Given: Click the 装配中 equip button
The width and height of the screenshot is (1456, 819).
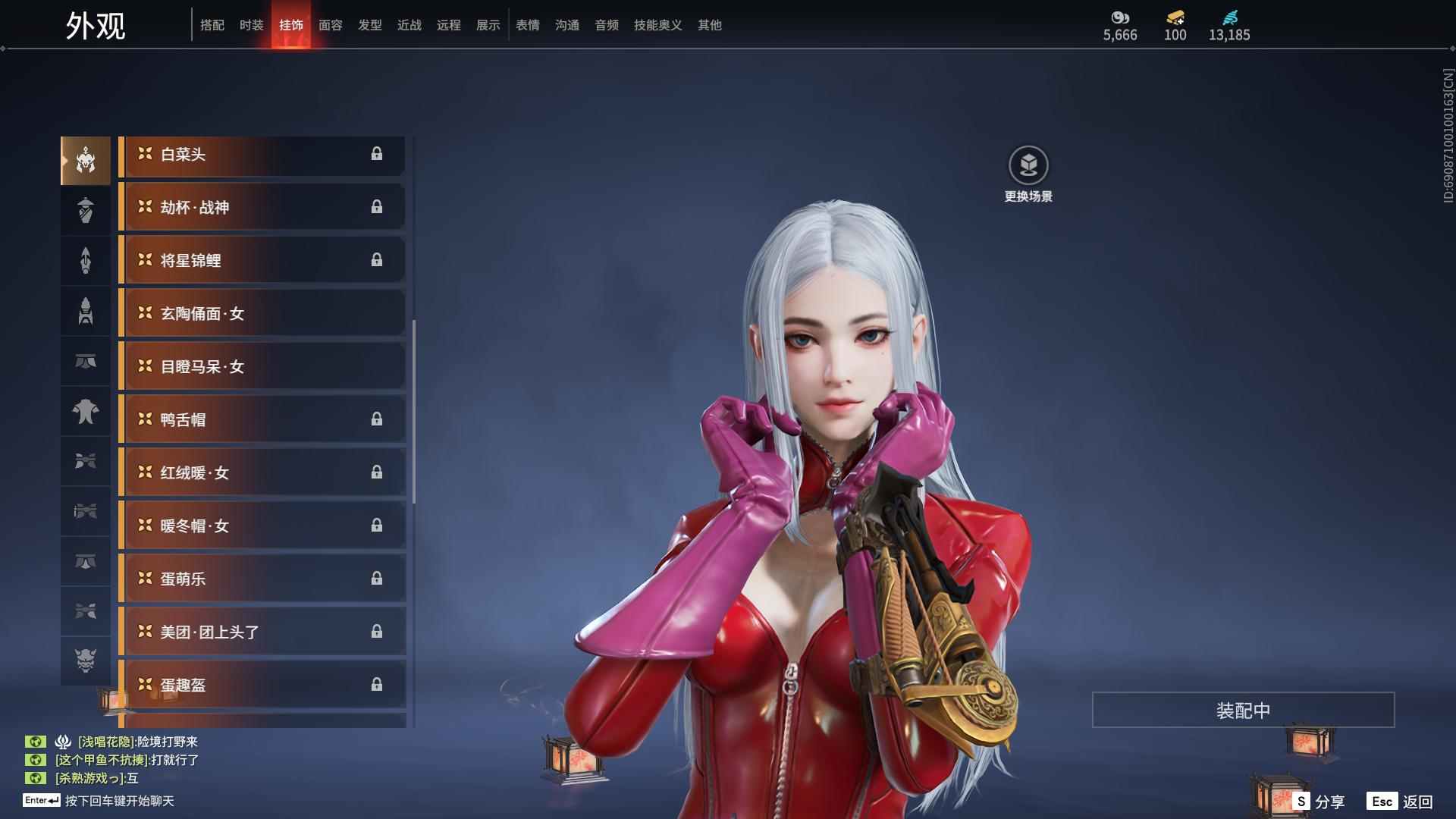Looking at the screenshot, I should [1243, 710].
